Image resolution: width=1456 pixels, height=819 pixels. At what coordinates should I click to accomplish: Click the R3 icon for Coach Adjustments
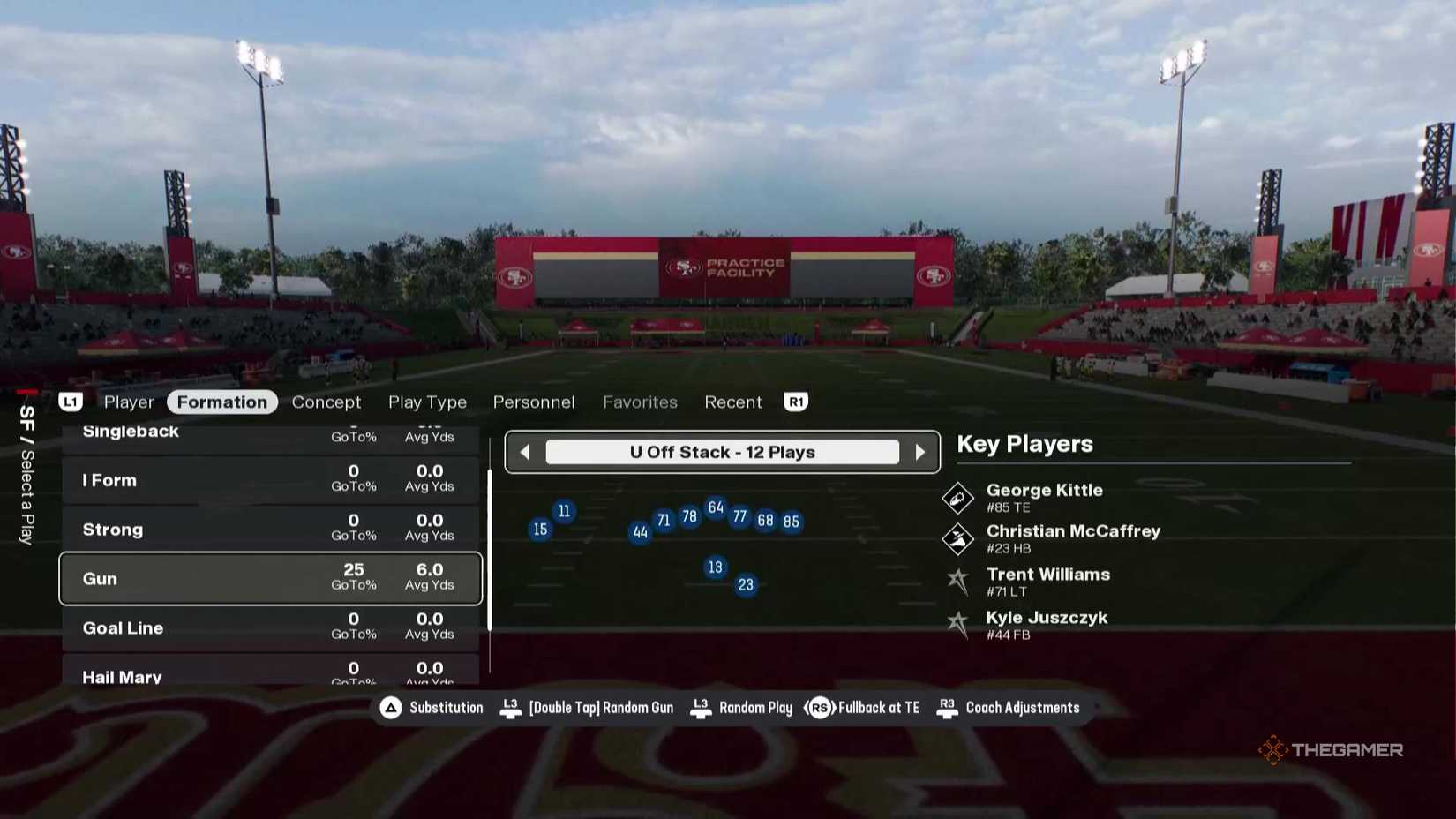[x=948, y=707]
